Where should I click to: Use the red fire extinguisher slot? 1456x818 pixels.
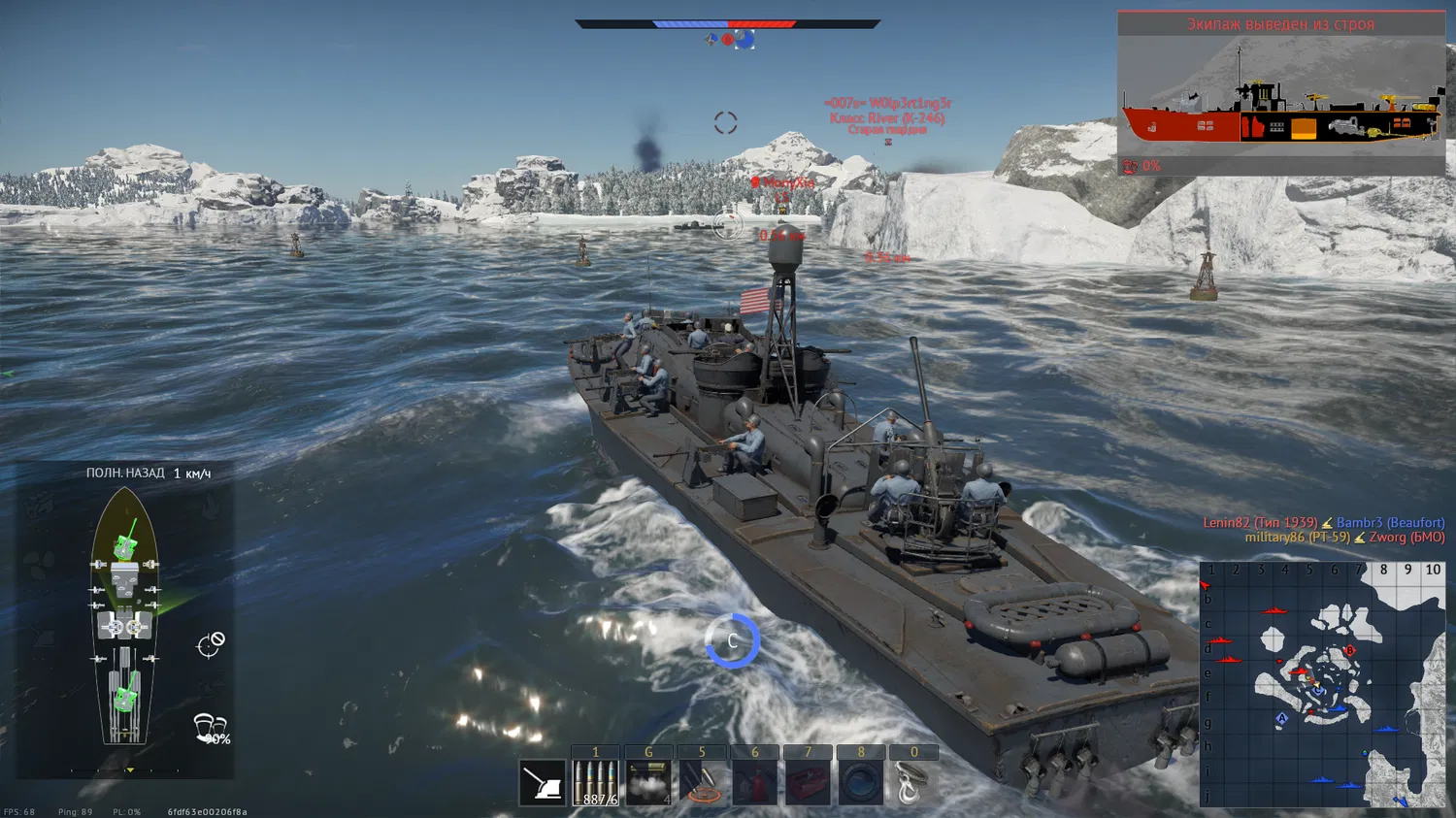754,782
